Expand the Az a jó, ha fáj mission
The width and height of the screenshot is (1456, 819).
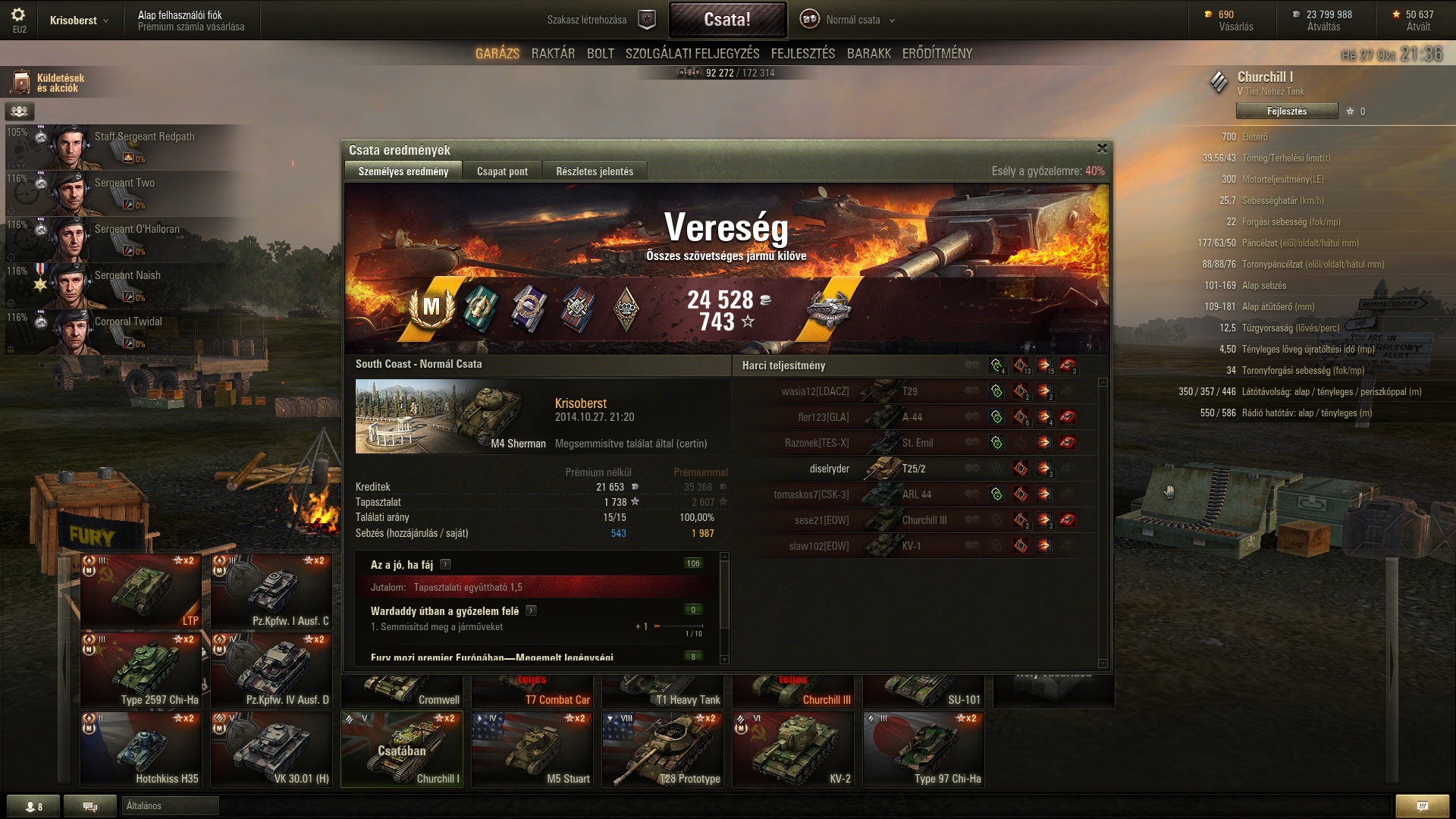[446, 564]
